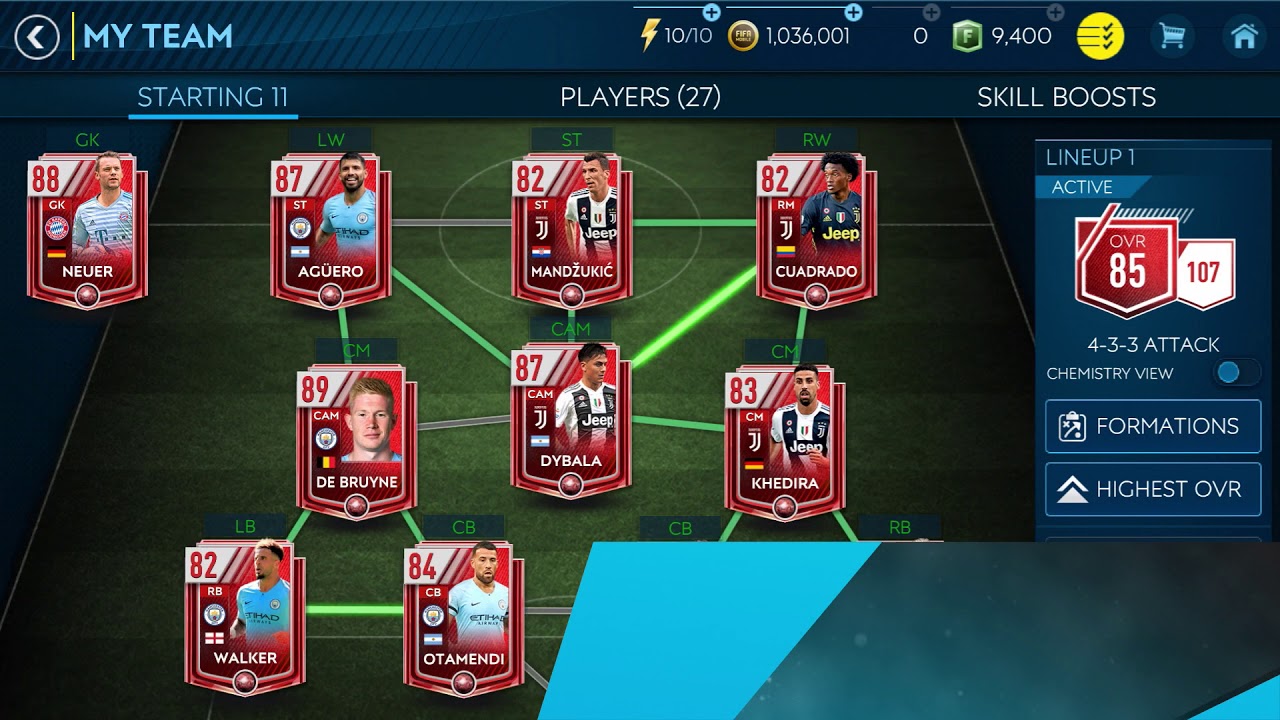Viewport: 1280px width, 720px height.
Task: Open the Formations panel icon
Action: pos(1072,426)
